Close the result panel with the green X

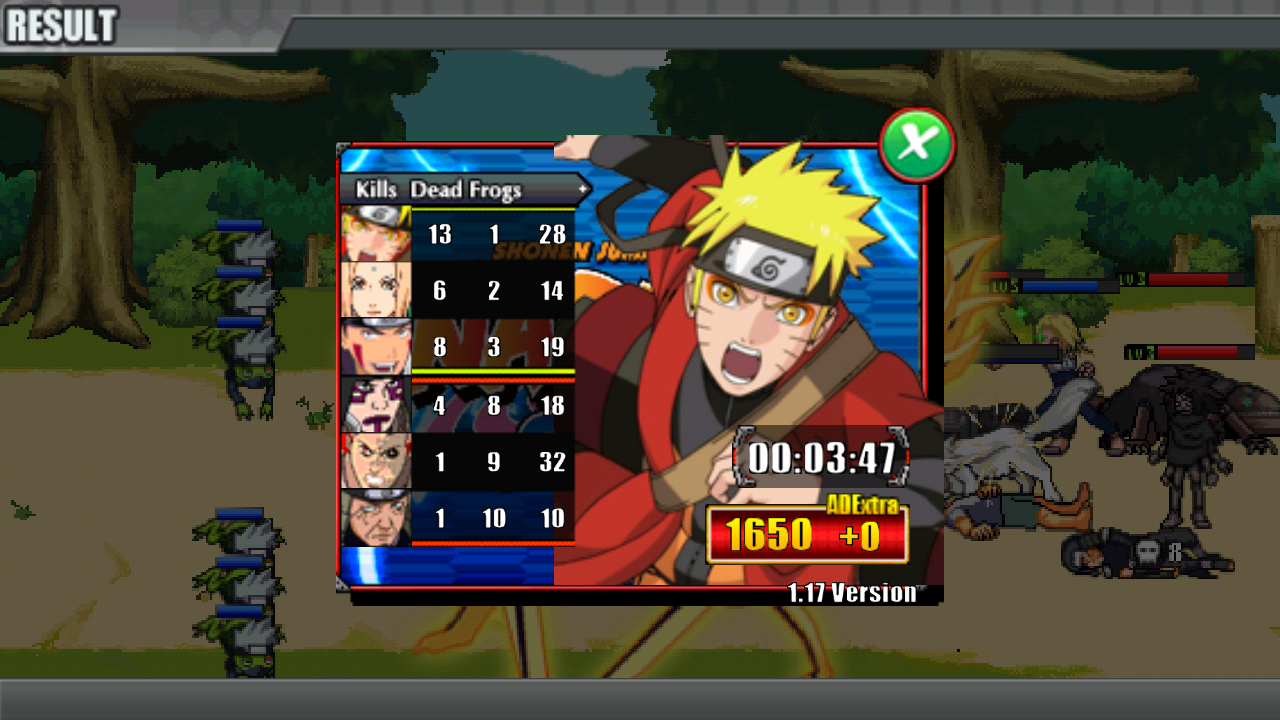tap(916, 143)
